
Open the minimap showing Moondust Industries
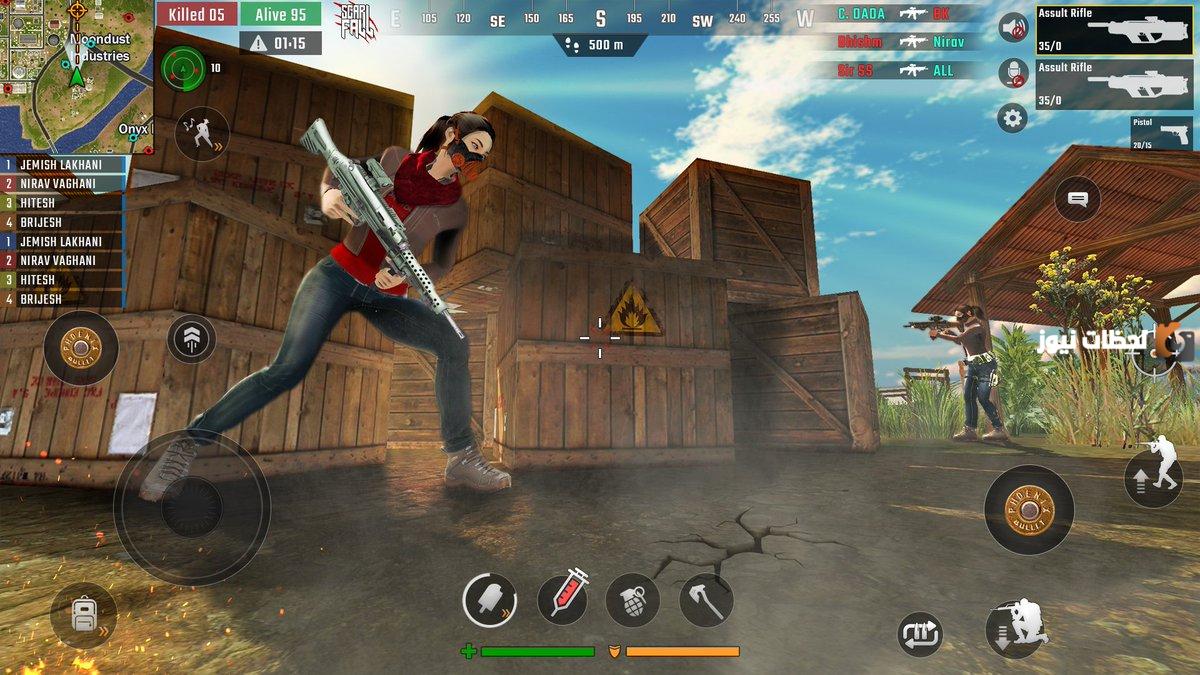point(77,76)
